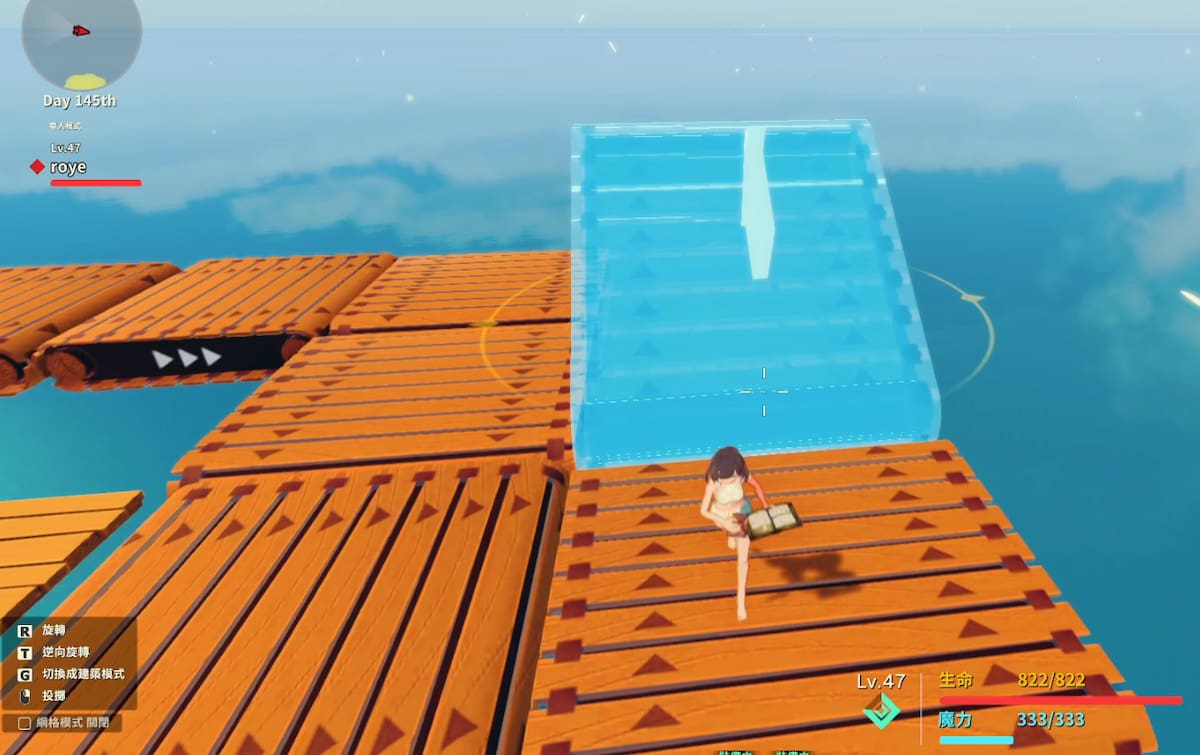
Task: Click the green diamond level emblem
Action: [881, 711]
